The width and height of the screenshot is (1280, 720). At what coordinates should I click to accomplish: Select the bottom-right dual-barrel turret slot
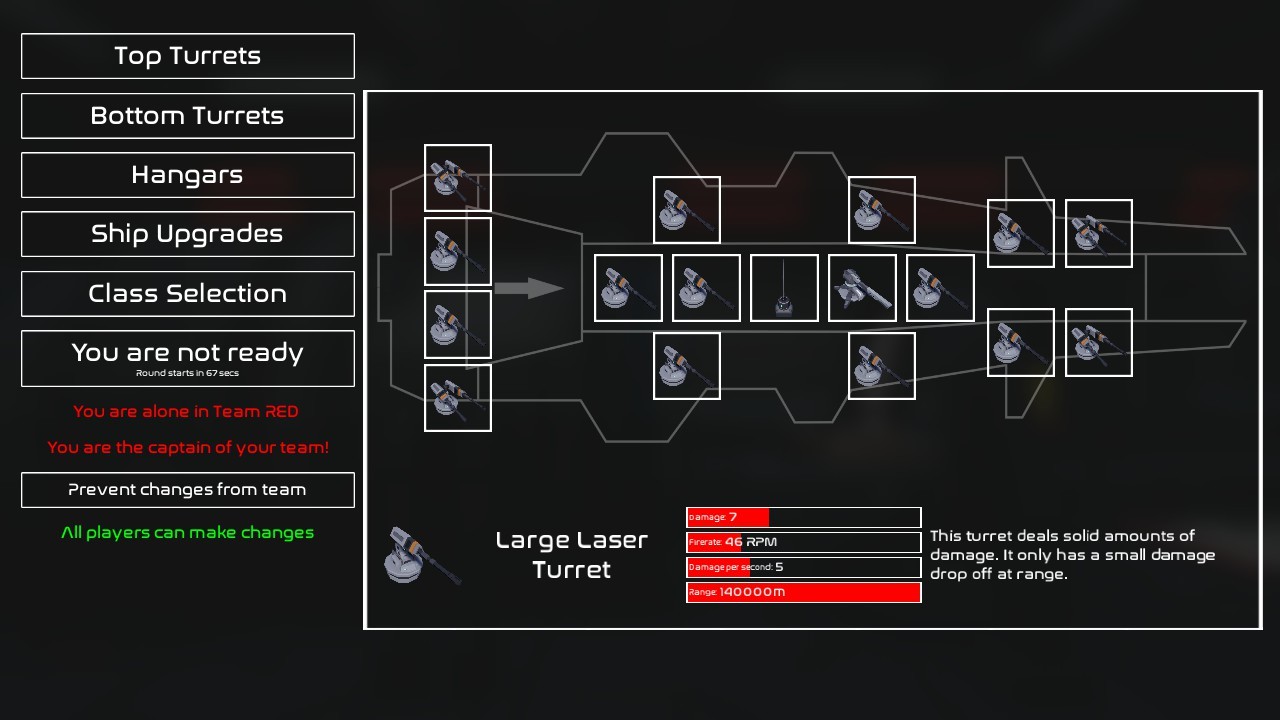[1098, 343]
